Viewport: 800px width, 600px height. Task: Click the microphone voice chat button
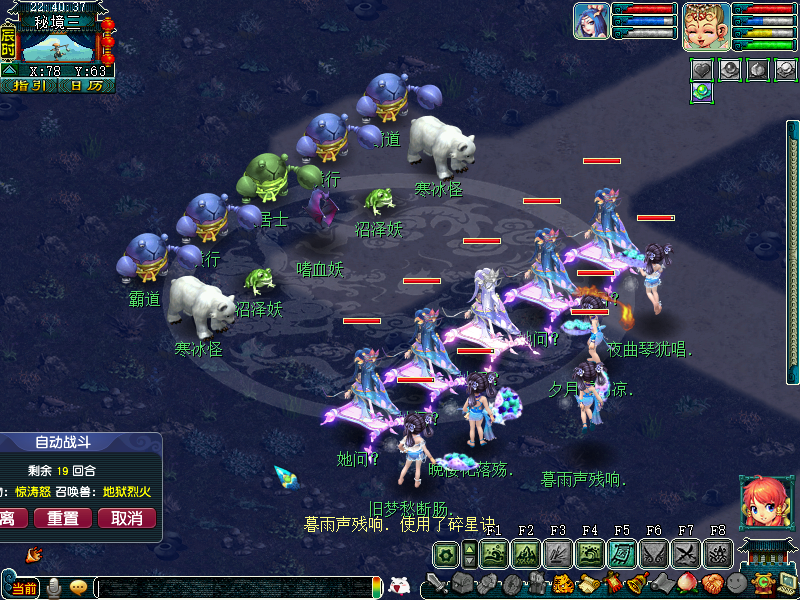[x=55, y=588]
